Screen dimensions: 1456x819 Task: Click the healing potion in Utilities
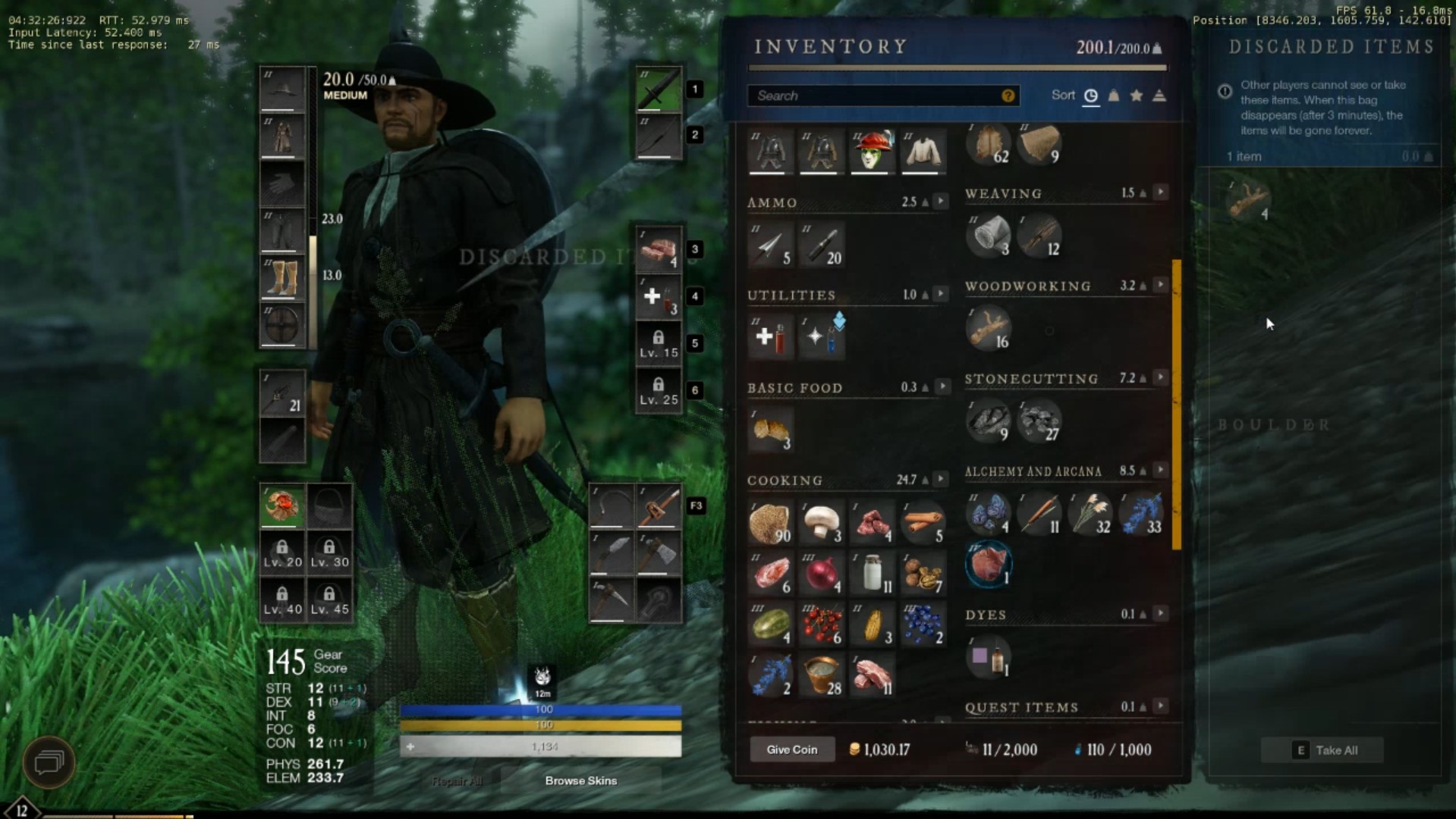(771, 336)
